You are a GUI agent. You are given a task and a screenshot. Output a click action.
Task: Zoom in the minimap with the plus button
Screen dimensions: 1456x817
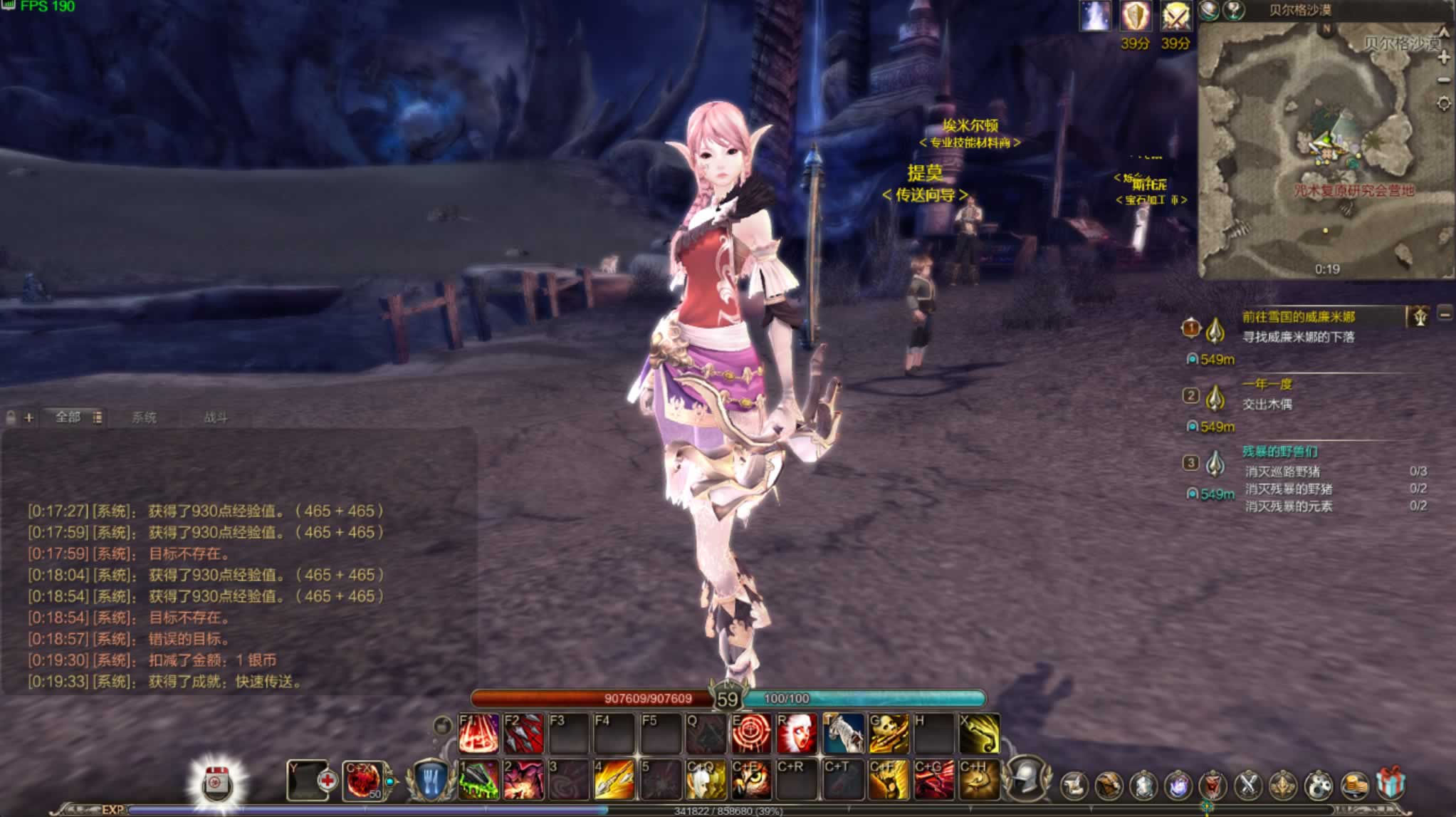pyautogui.click(x=1444, y=58)
